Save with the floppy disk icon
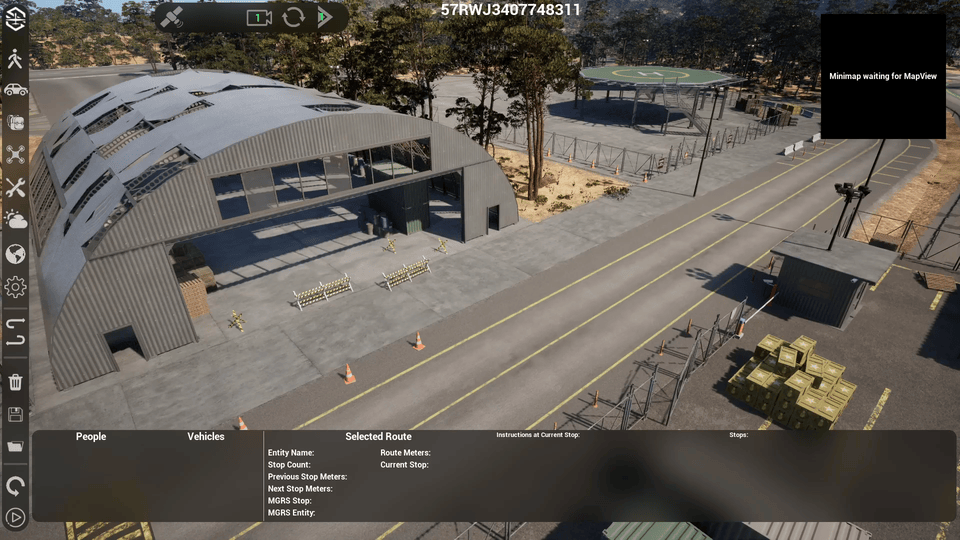Image resolution: width=960 pixels, height=540 pixels. pyautogui.click(x=15, y=414)
